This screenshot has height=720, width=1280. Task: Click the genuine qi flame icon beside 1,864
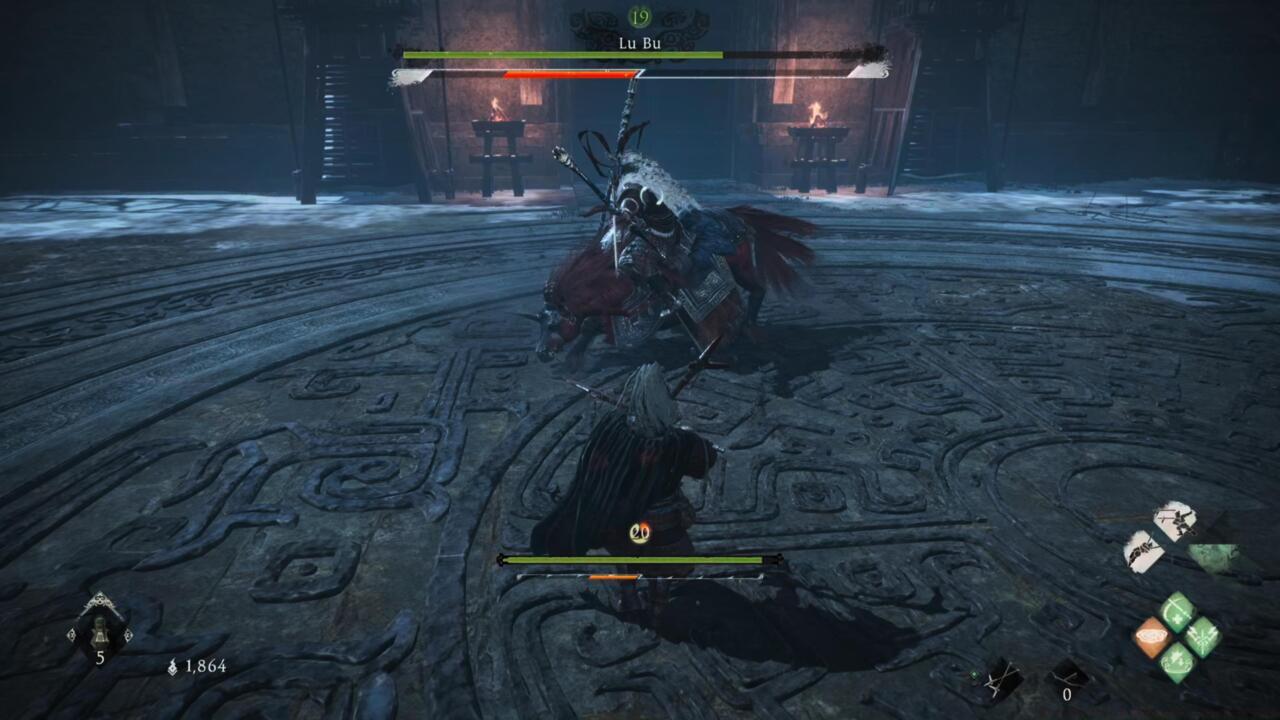click(173, 666)
